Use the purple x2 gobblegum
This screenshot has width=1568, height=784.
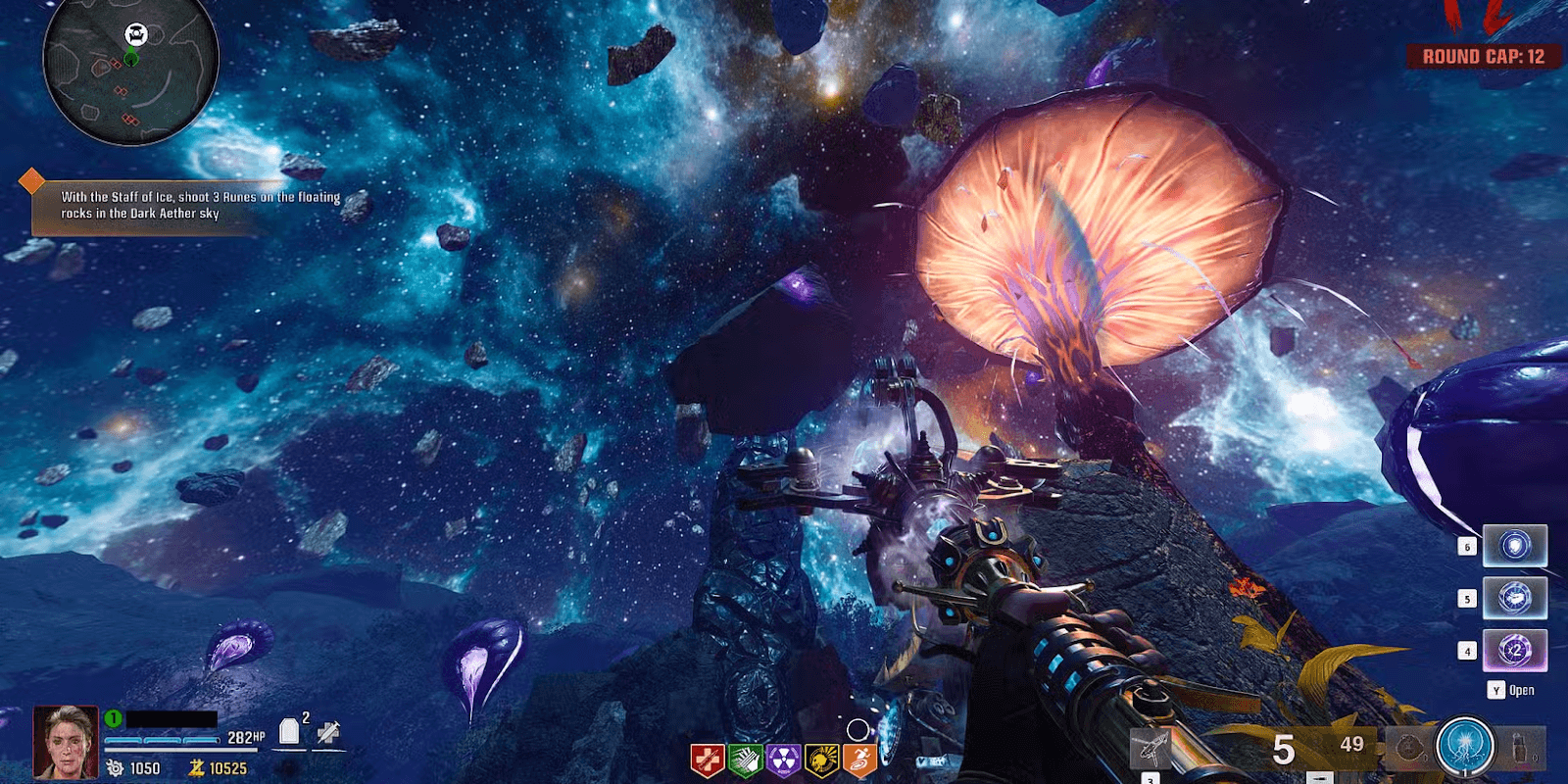point(1514,650)
